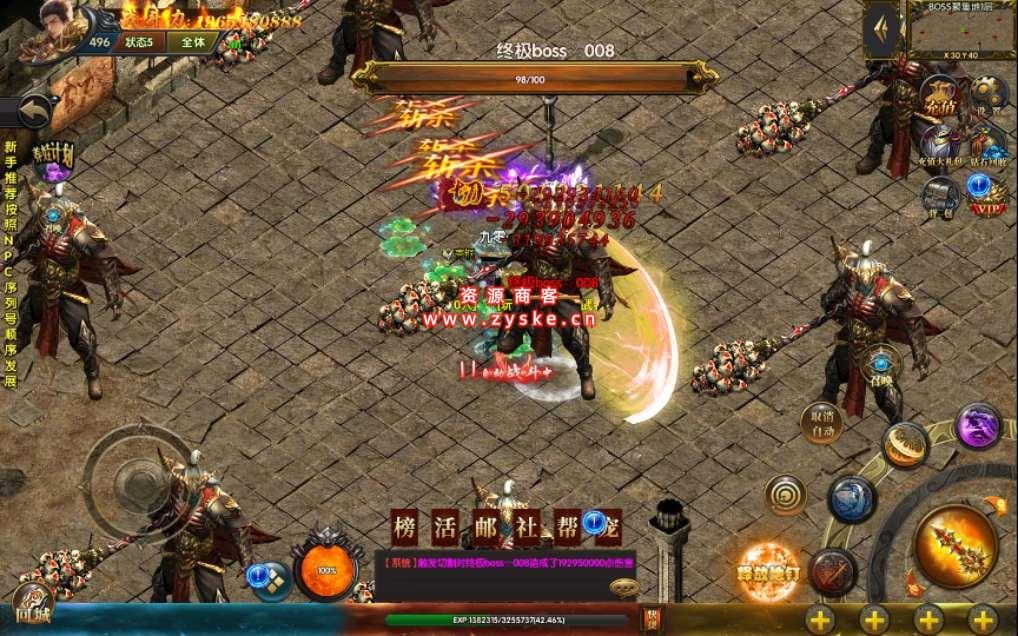1018x636 pixels.
Task: Cast the blue swirl skill
Action: 851,498
